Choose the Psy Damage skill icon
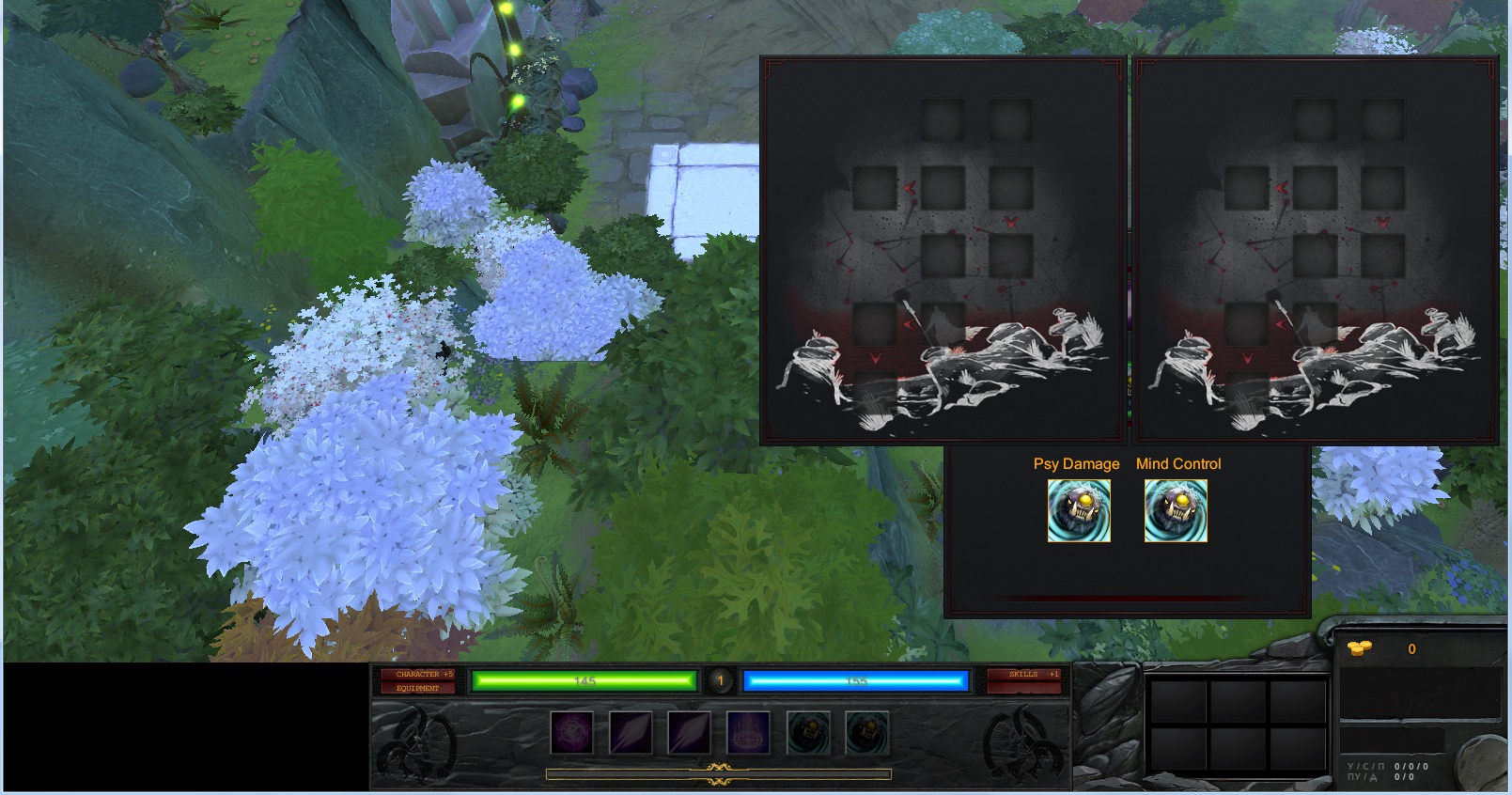 pos(1079,511)
